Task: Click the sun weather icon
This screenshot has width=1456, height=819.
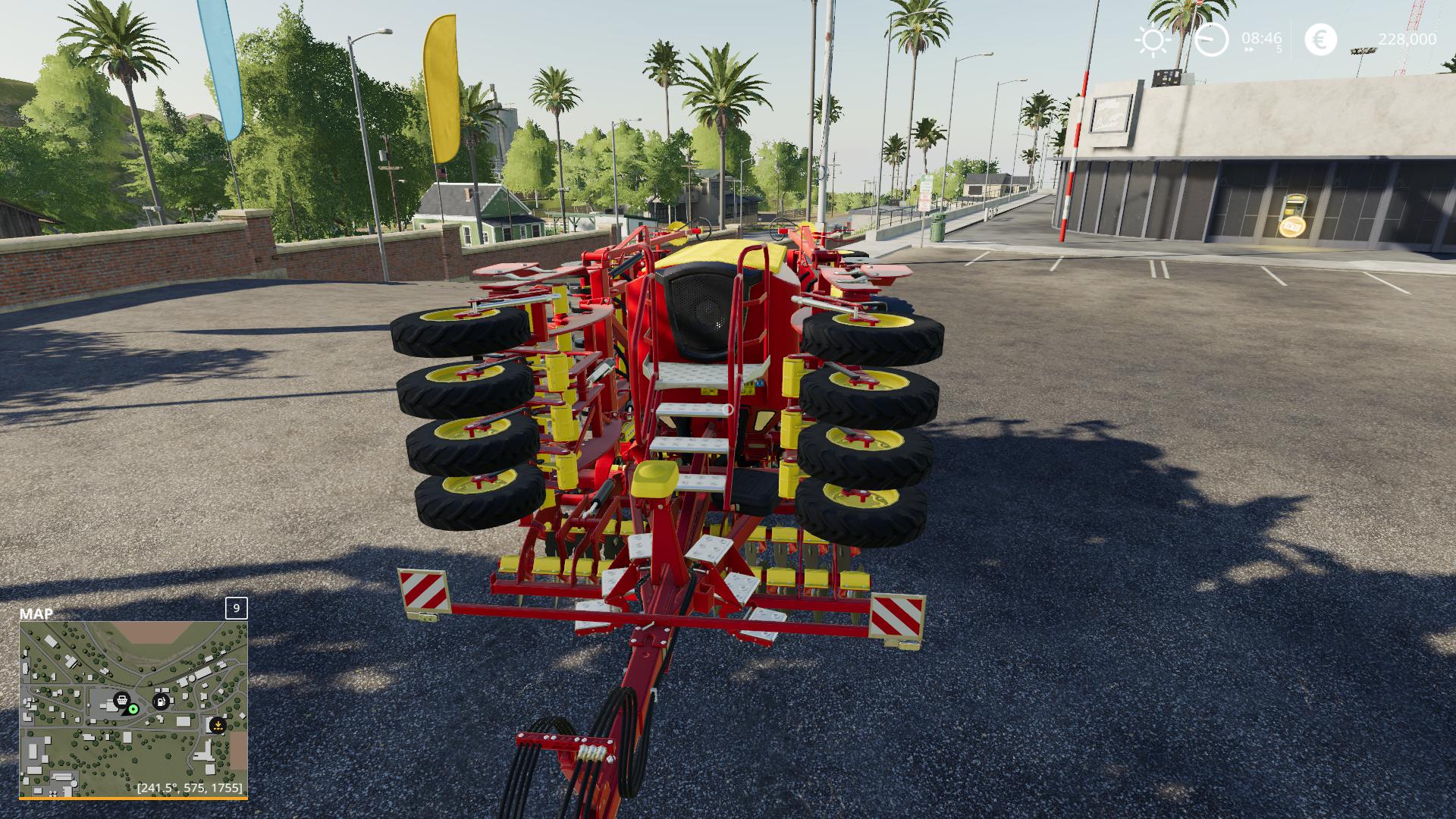Action: pyautogui.click(x=1153, y=39)
